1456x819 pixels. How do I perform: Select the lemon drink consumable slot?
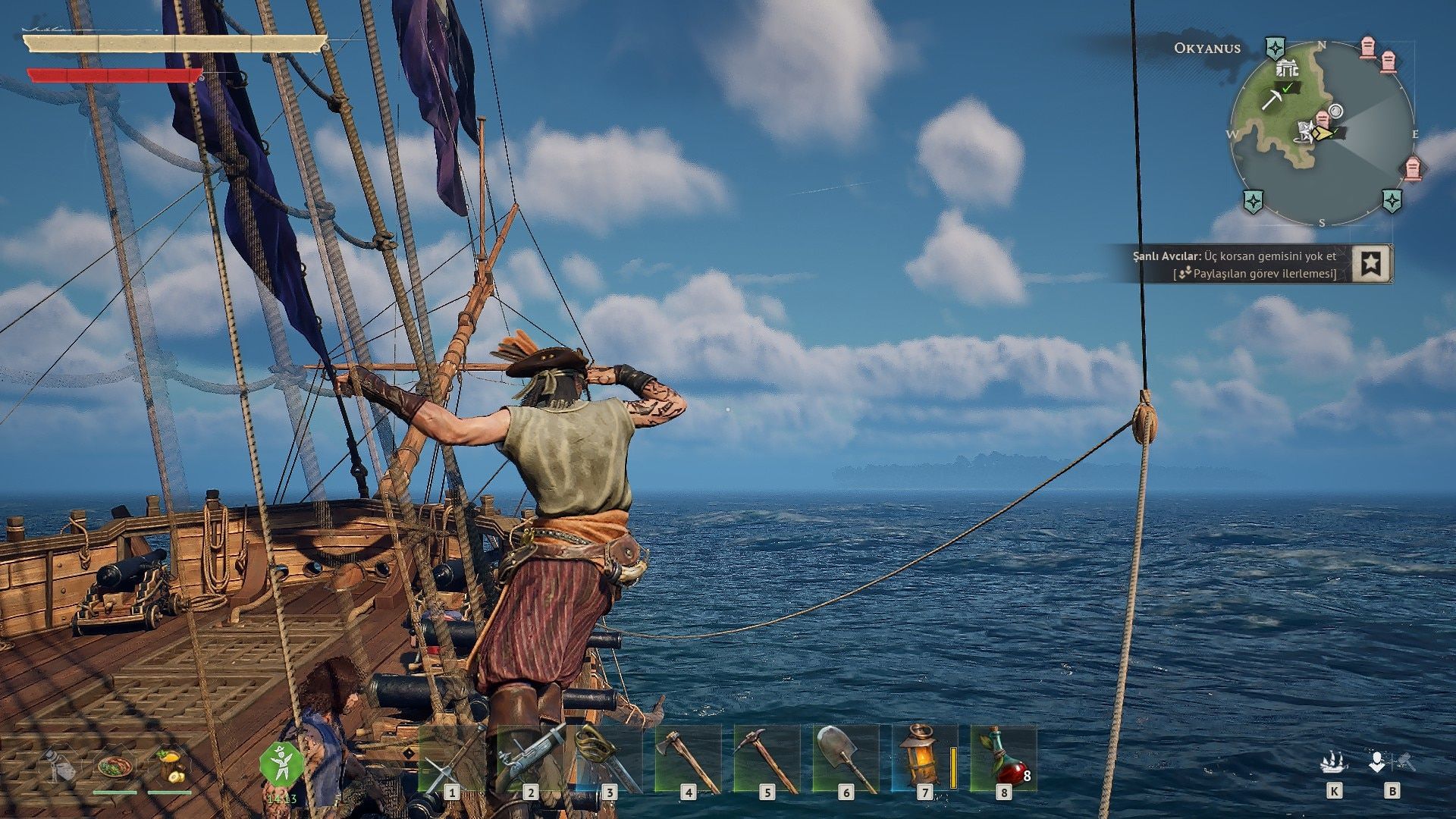(x=170, y=766)
